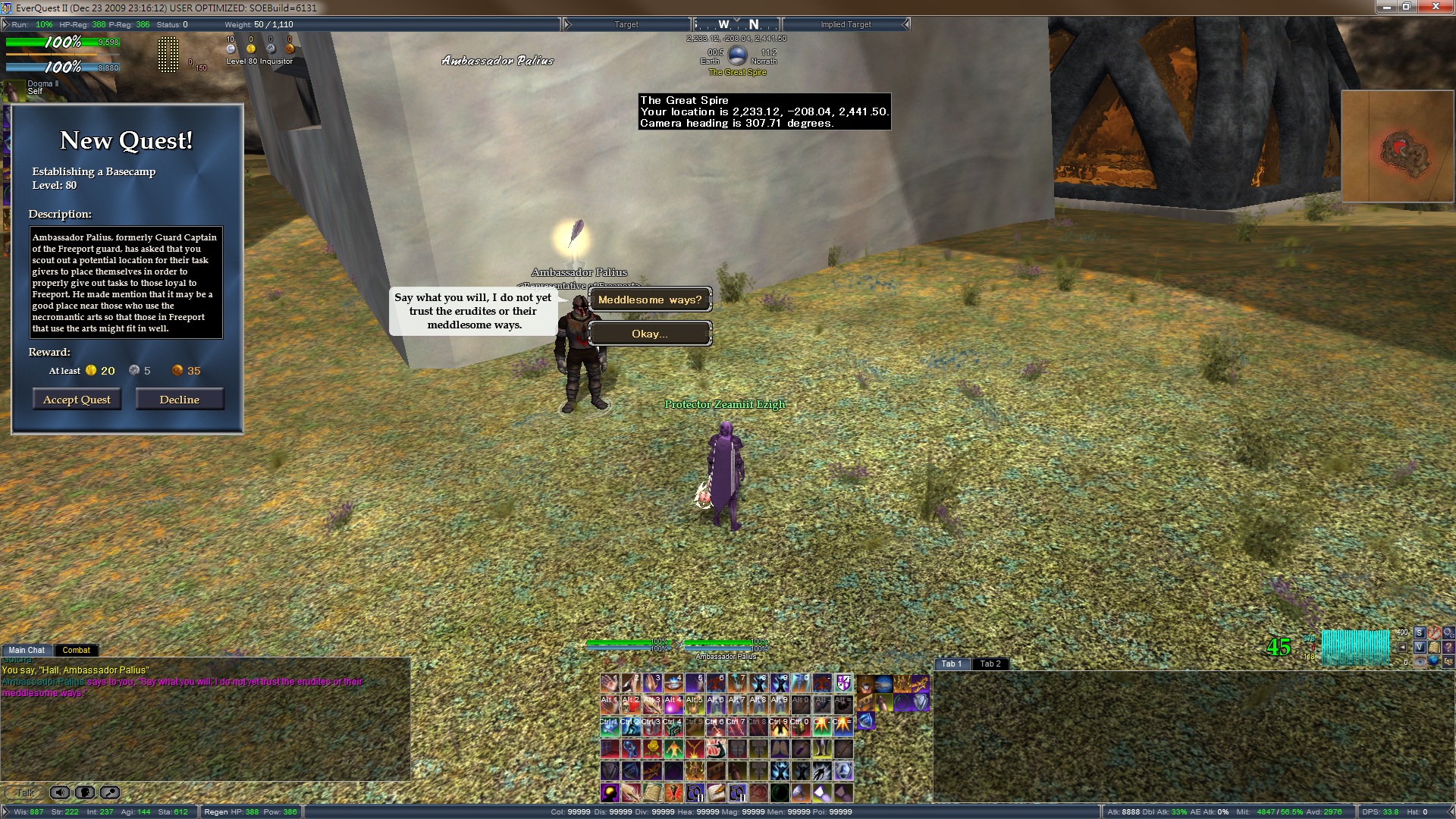The width and height of the screenshot is (1456, 819).
Task: Click the EQII menu button
Action: pyautogui.click(x=1448, y=661)
